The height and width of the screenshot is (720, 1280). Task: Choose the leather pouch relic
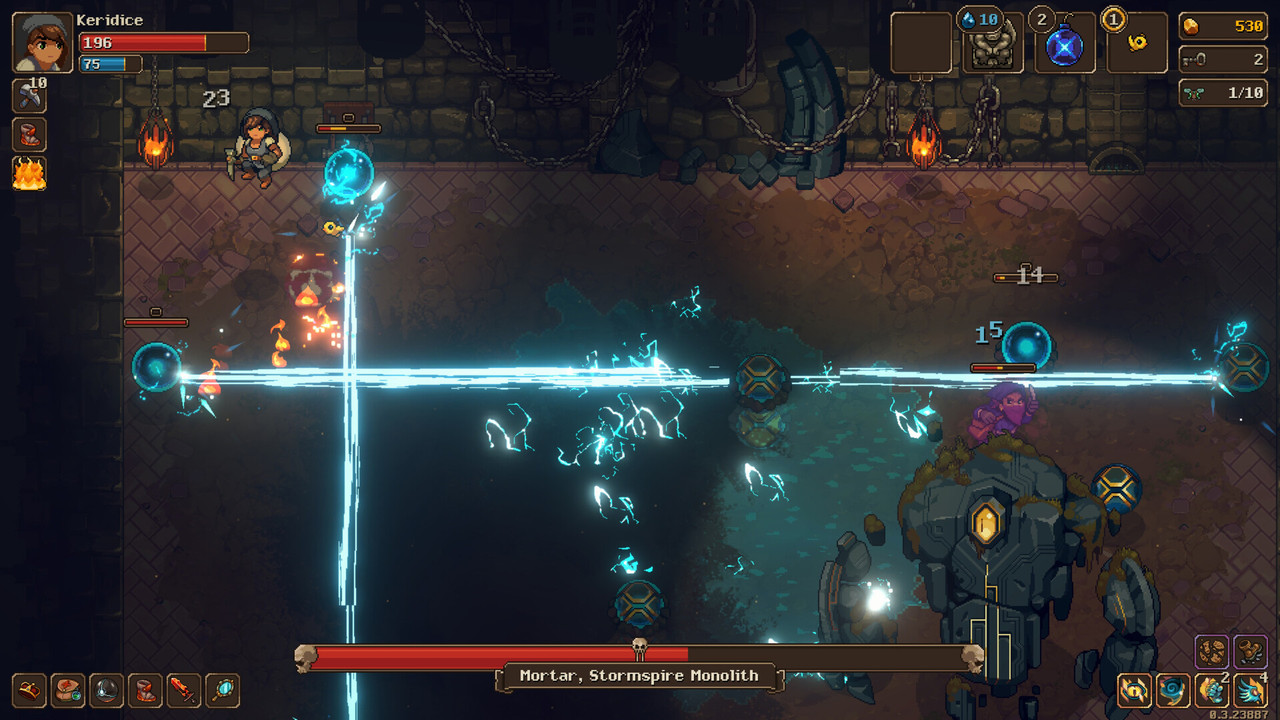[x=68, y=690]
